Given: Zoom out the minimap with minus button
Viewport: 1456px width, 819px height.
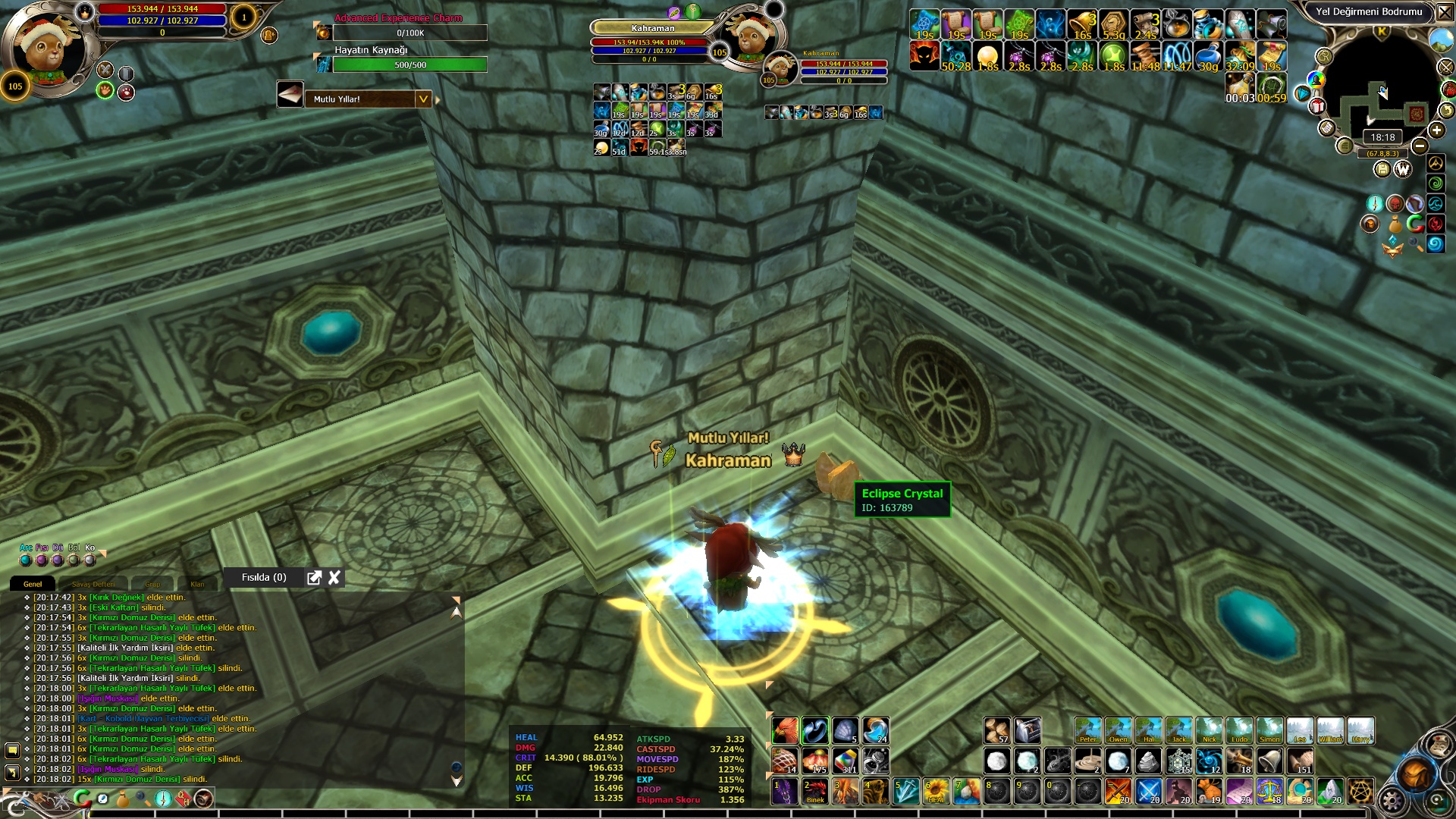Looking at the screenshot, I should coord(1420,146).
